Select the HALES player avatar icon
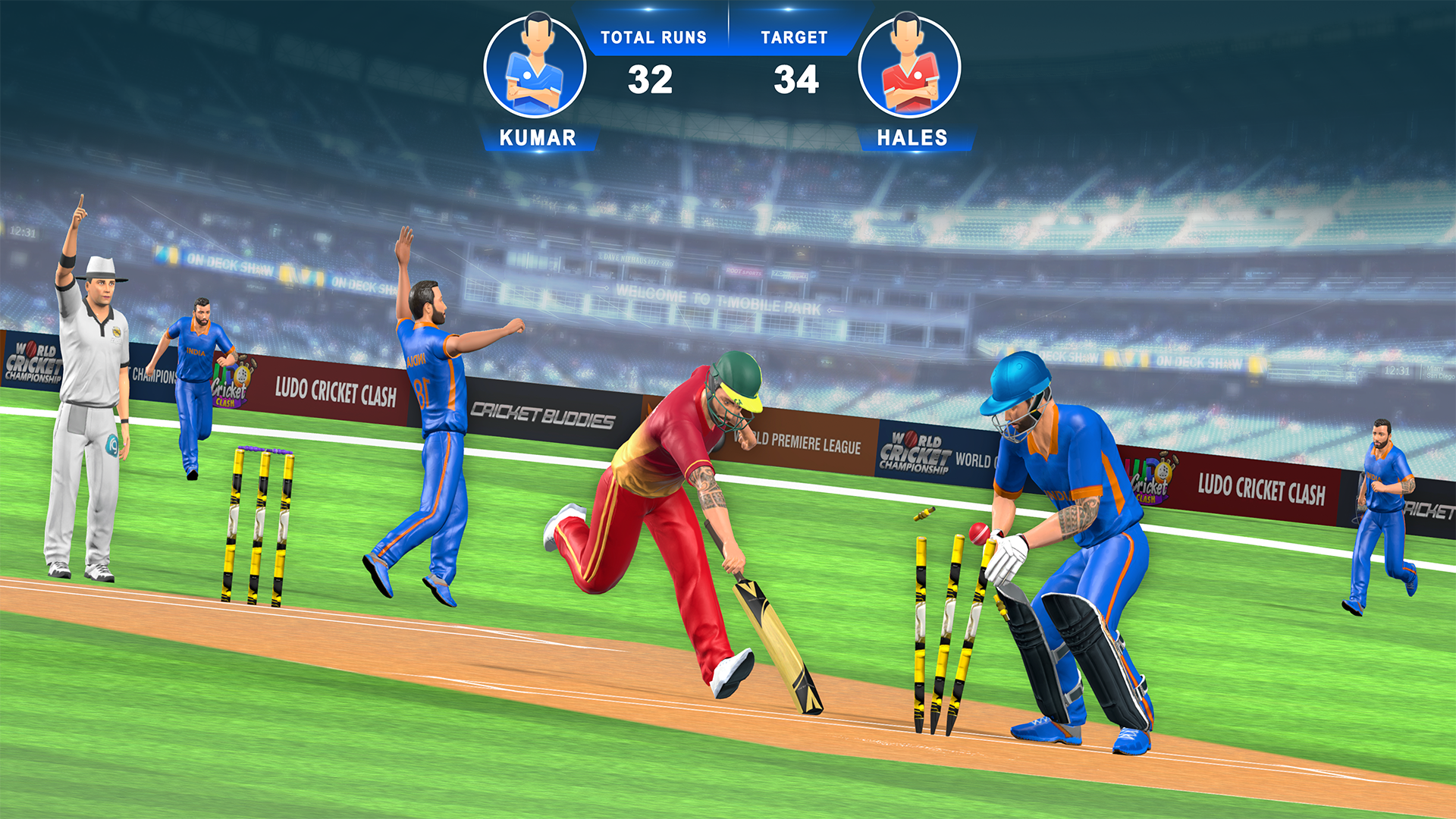This screenshot has height=819, width=1456. coord(908,64)
